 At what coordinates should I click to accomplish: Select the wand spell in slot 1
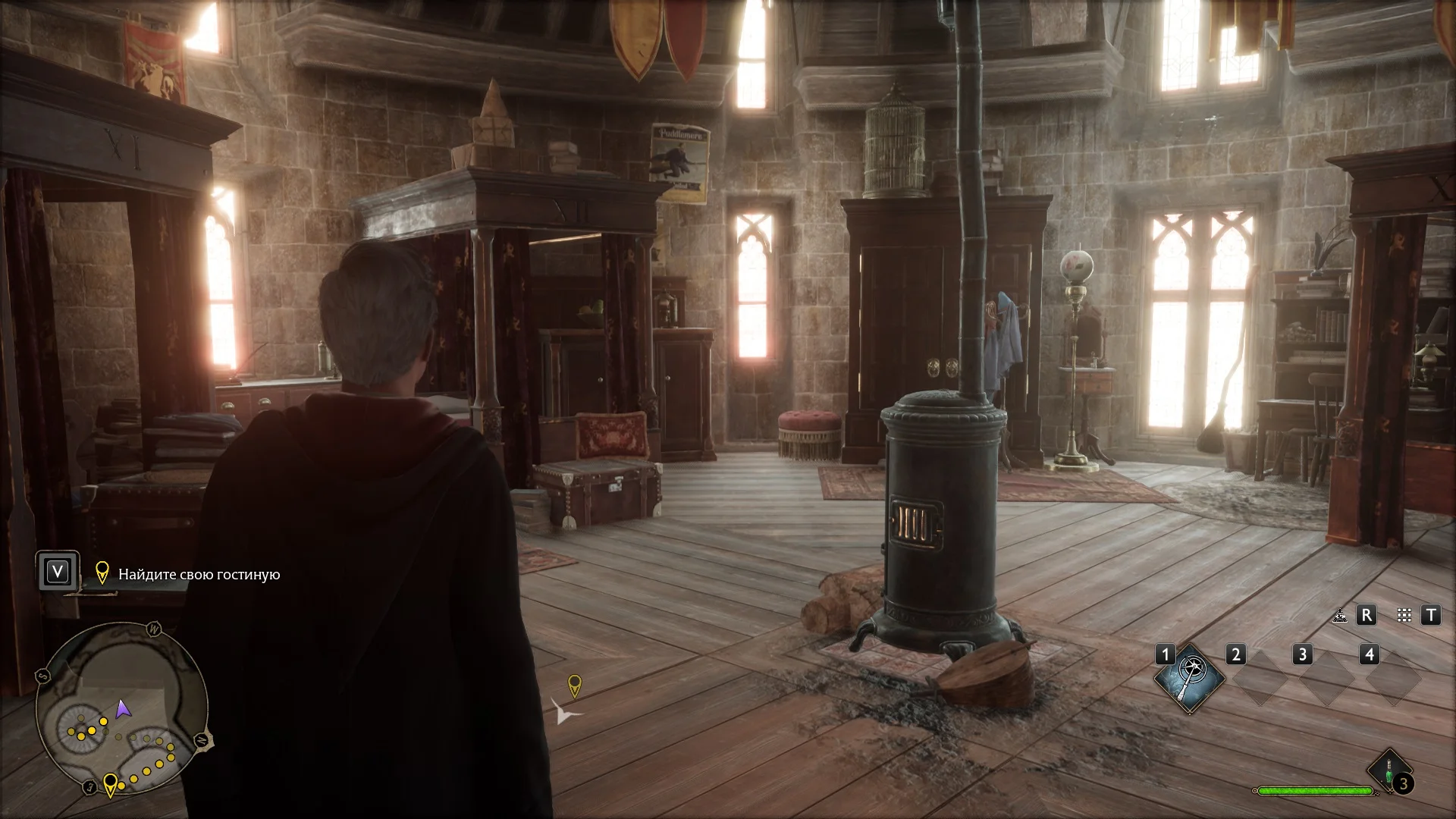(1189, 677)
